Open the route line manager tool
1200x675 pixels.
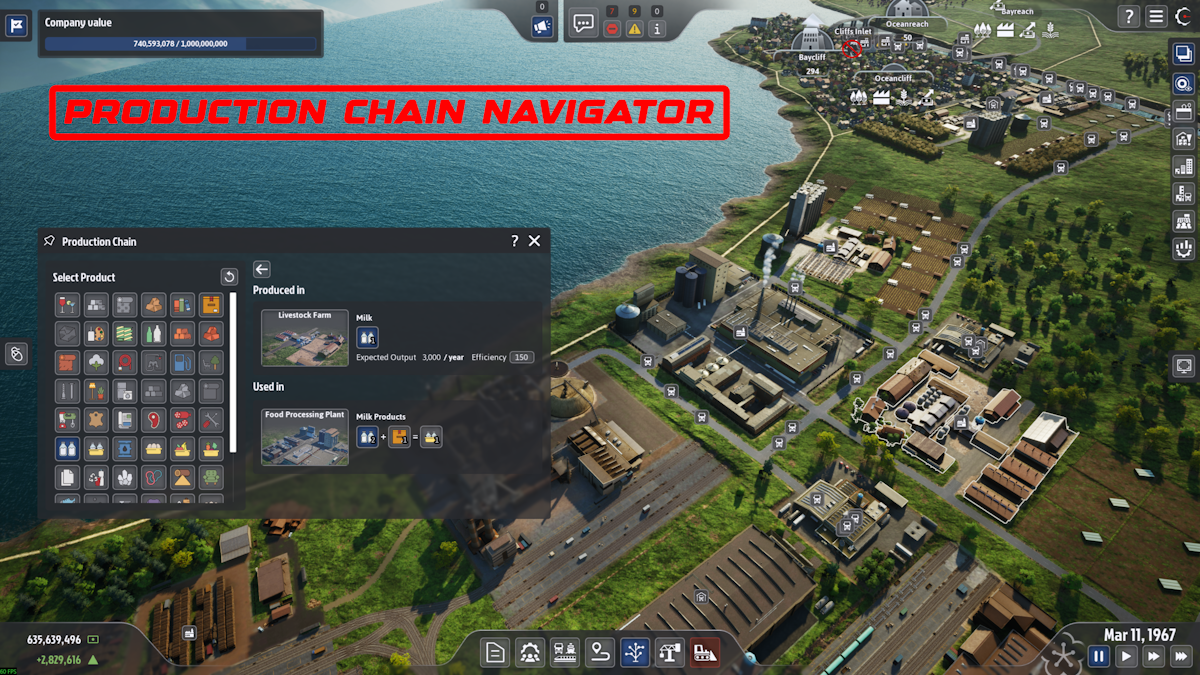pos(600,653)
